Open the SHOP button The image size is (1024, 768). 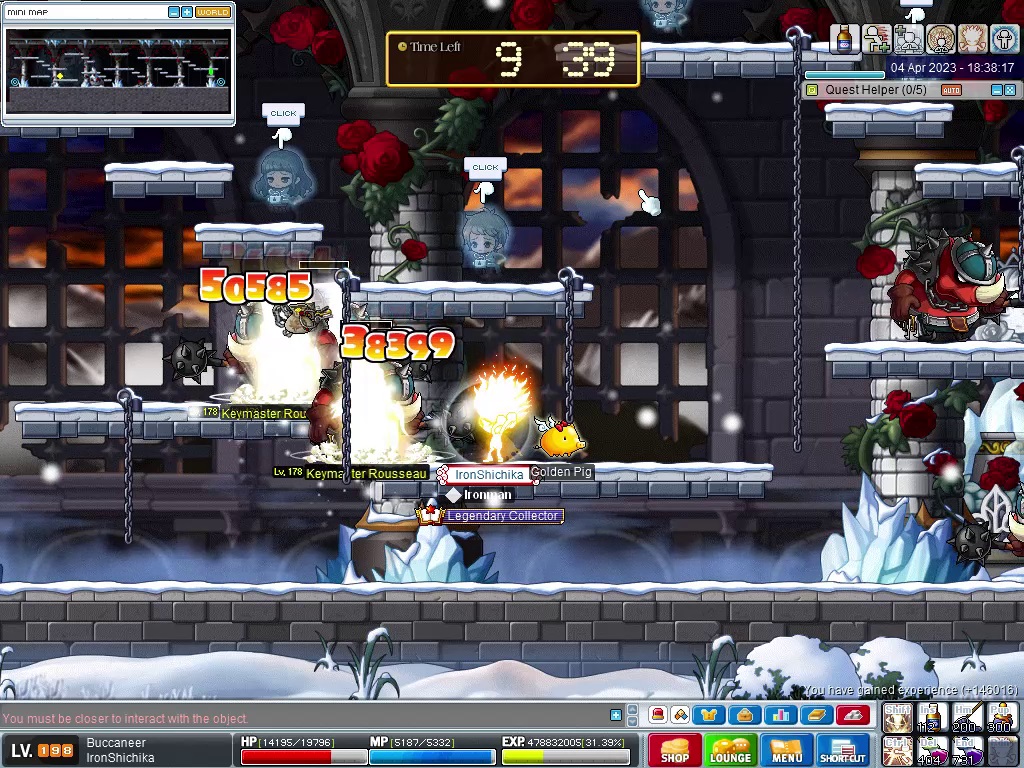(x=674, y=750)
